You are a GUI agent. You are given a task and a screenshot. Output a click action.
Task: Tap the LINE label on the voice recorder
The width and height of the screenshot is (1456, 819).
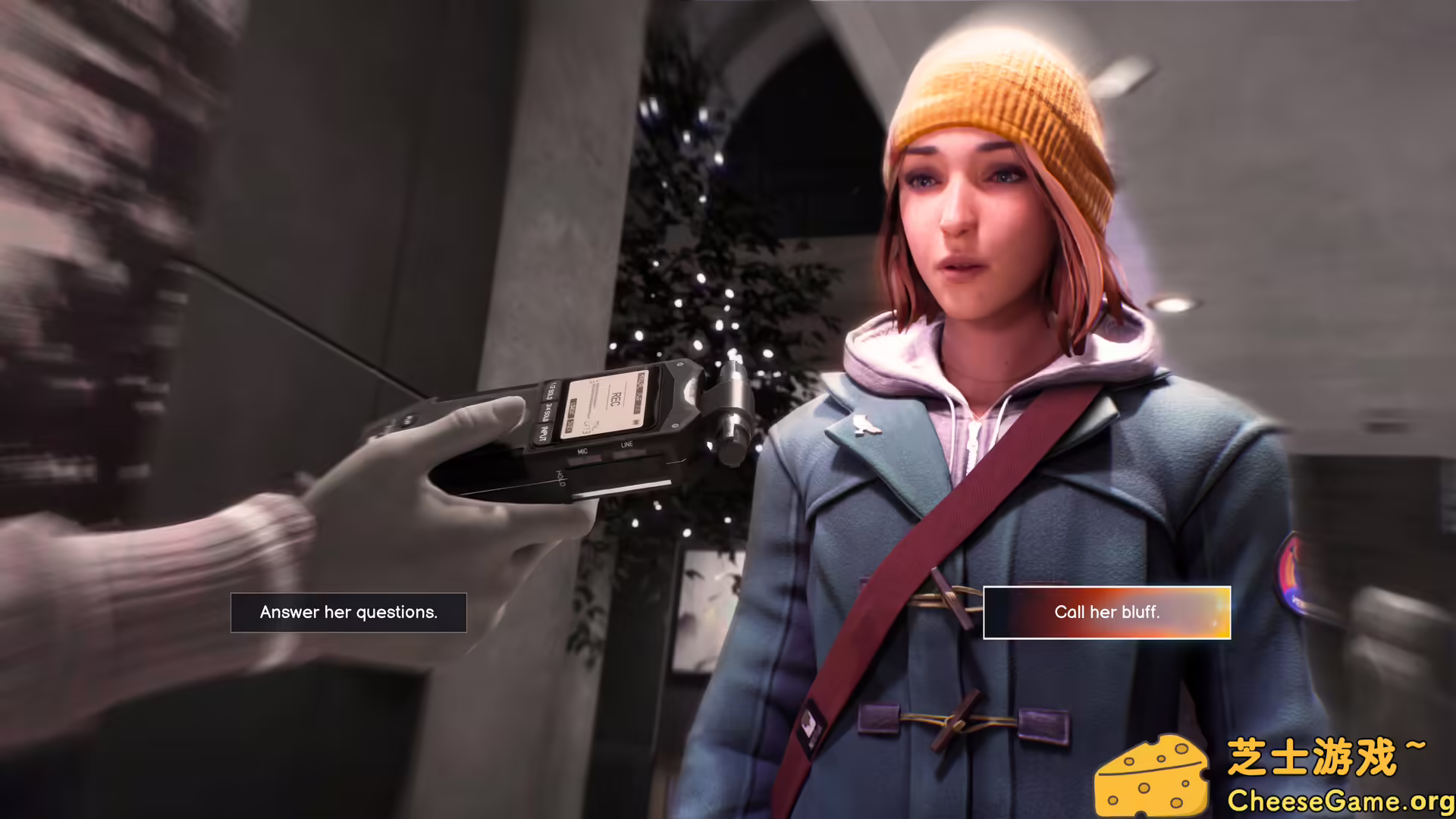click(629, 444)
